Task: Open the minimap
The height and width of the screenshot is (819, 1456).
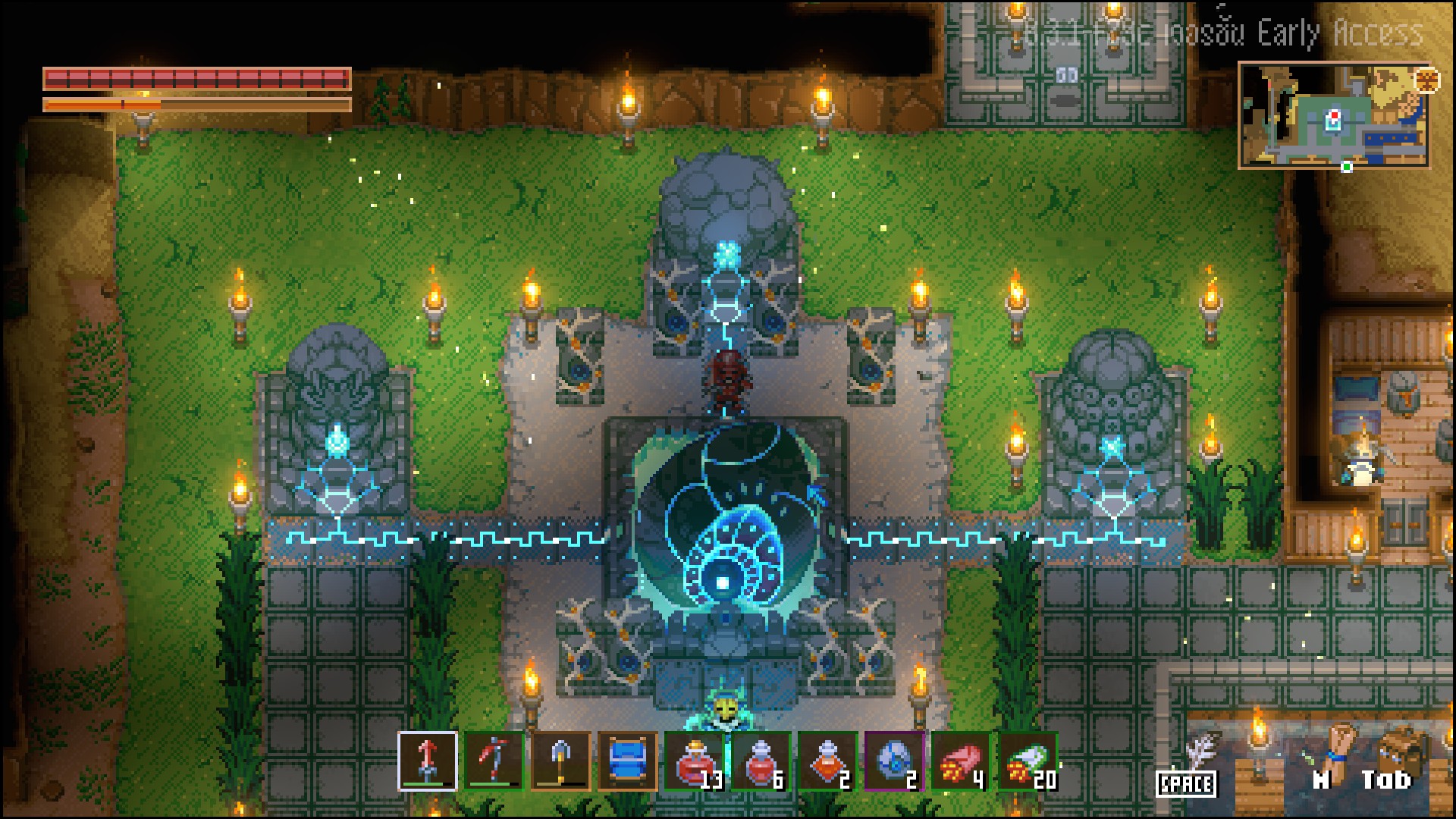Action: 1333,116
